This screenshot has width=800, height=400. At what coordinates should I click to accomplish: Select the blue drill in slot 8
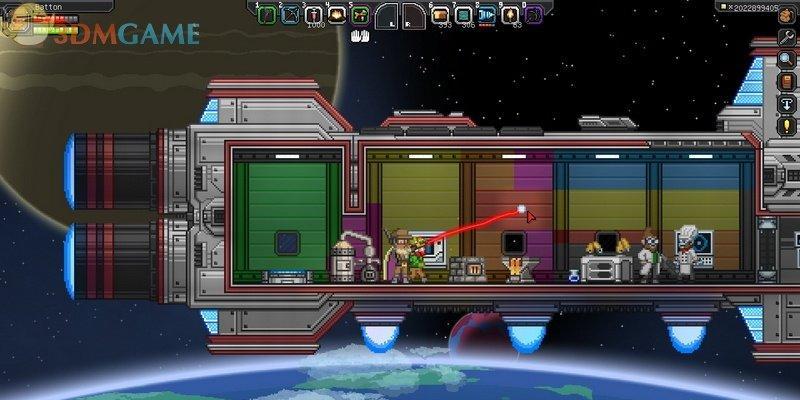[487, 14]
